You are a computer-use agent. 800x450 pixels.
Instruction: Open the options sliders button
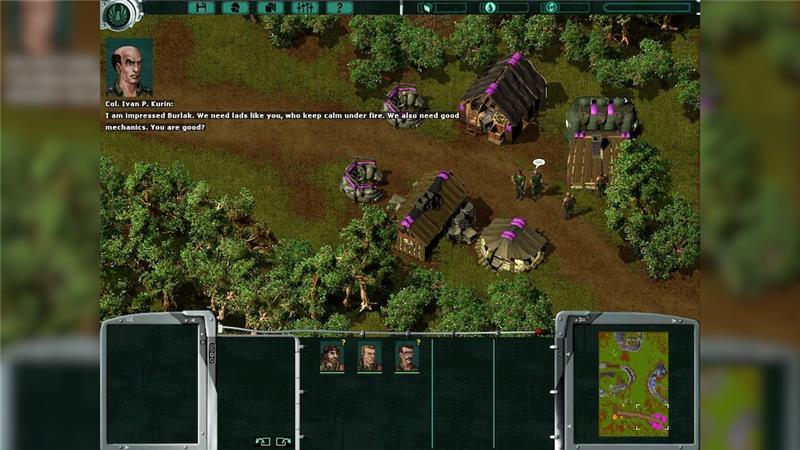304,7
